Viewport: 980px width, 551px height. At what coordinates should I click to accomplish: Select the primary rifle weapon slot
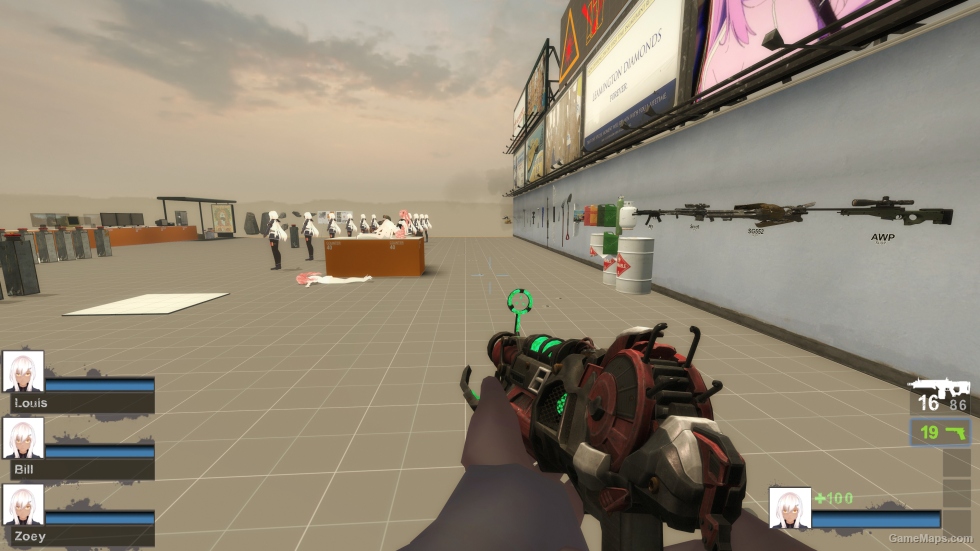(x=939, y=396)
